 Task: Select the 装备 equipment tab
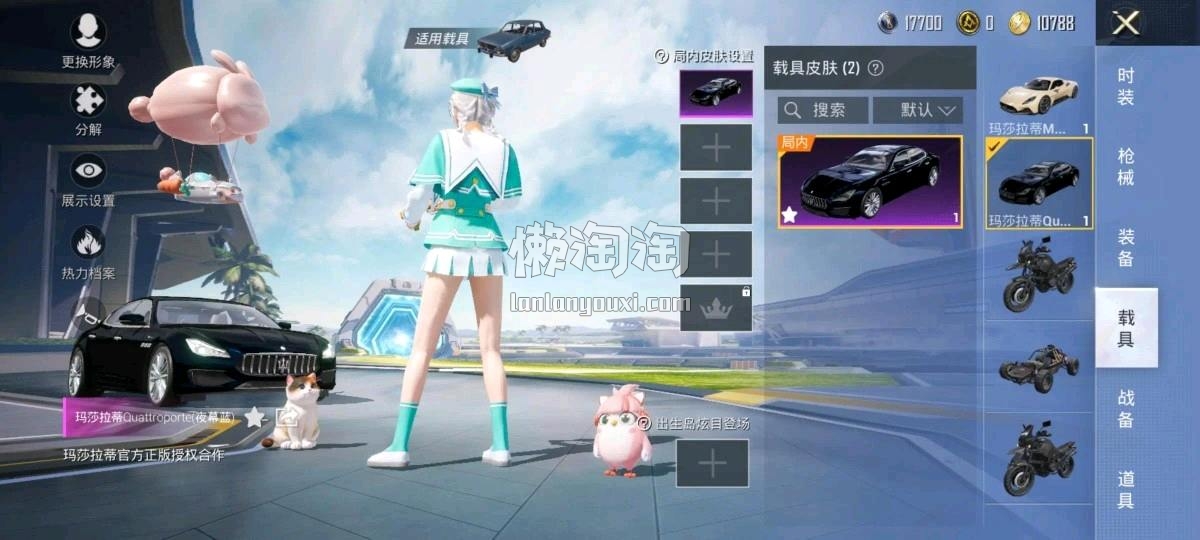(1126, 247)
